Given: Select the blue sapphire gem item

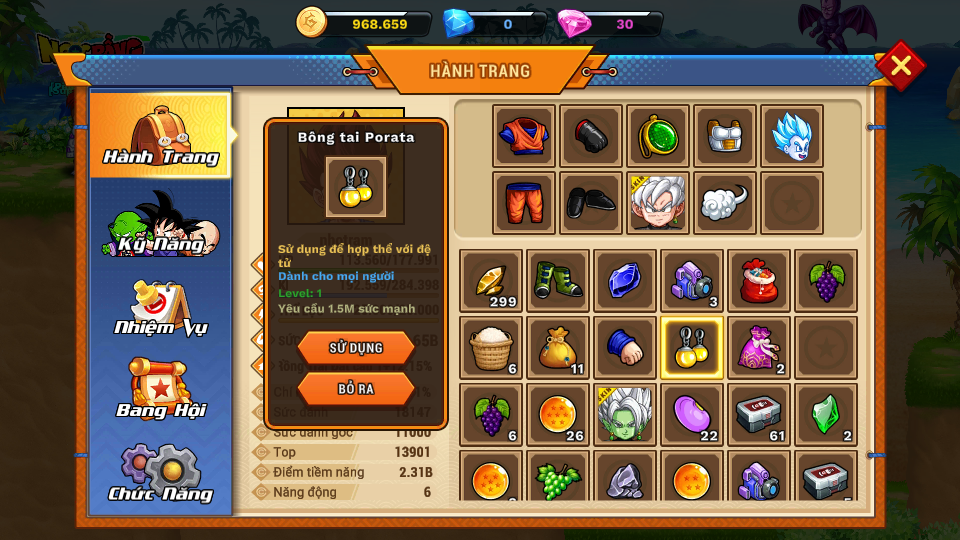Looking at the screenshot, I should [625, 281].
